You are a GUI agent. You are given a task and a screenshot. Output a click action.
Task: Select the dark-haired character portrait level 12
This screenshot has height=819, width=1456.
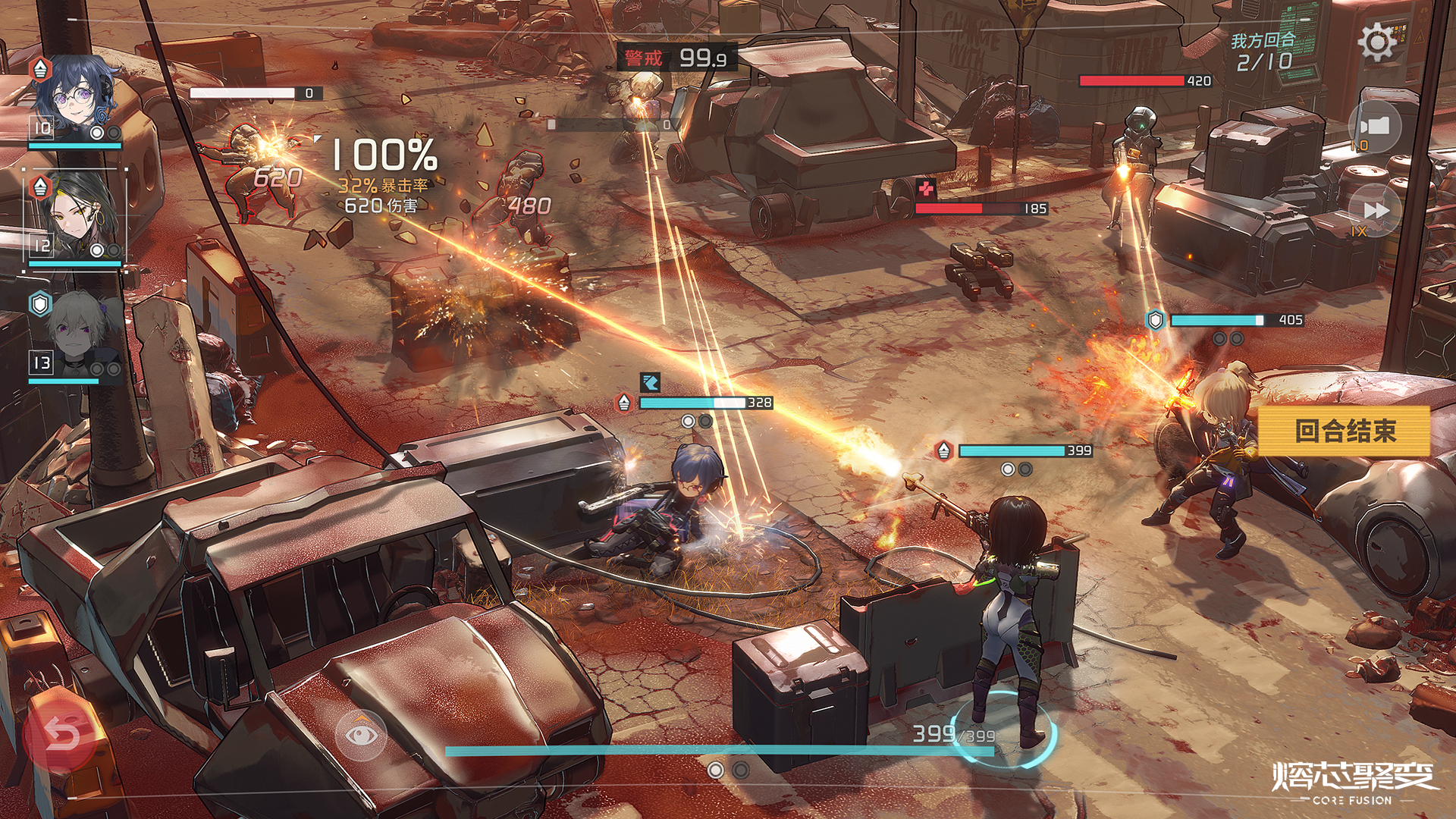click(x=76, y=216)
